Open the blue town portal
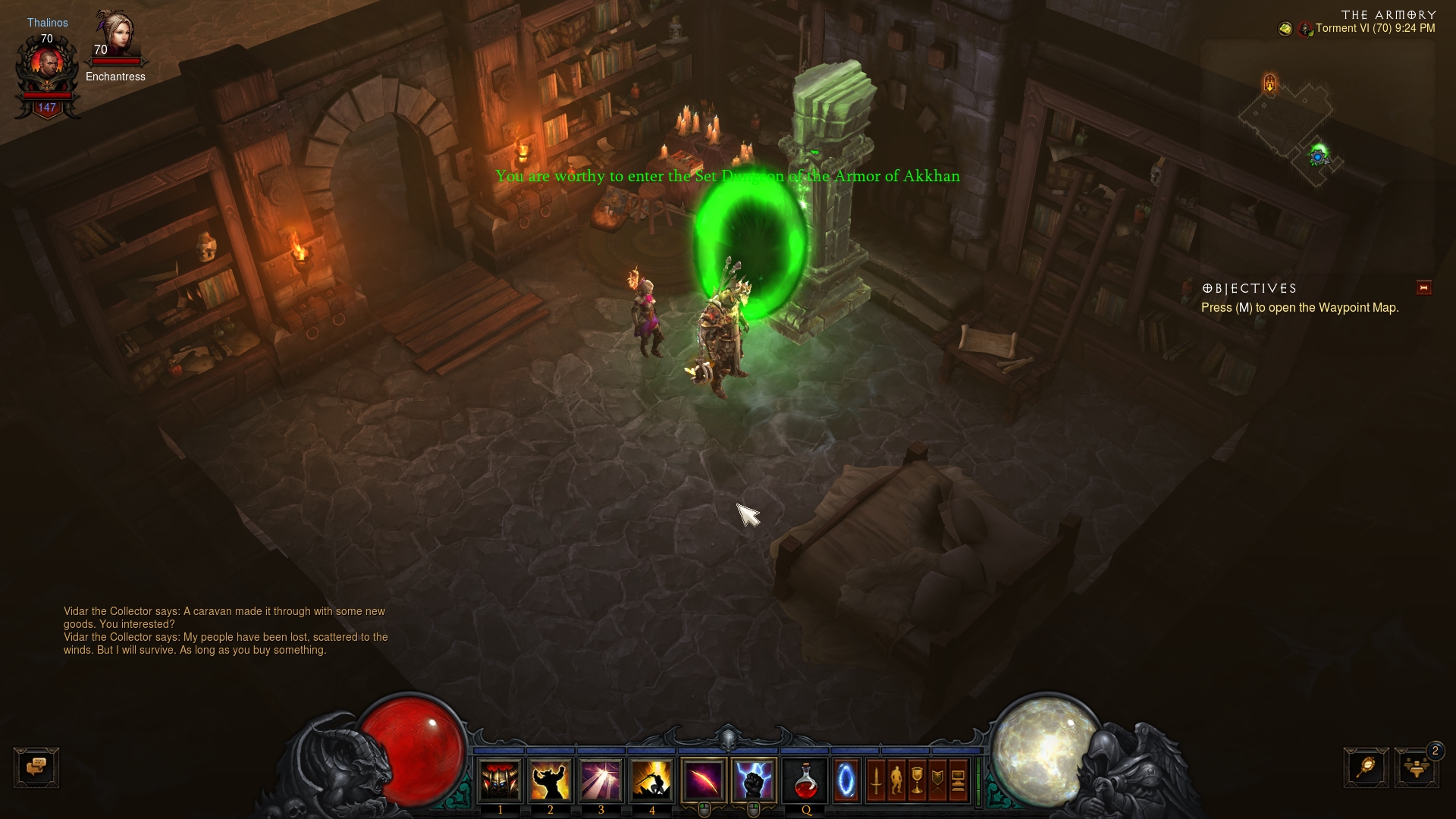This screenshot has width=1456, height=819. click(x=846, y=780)
